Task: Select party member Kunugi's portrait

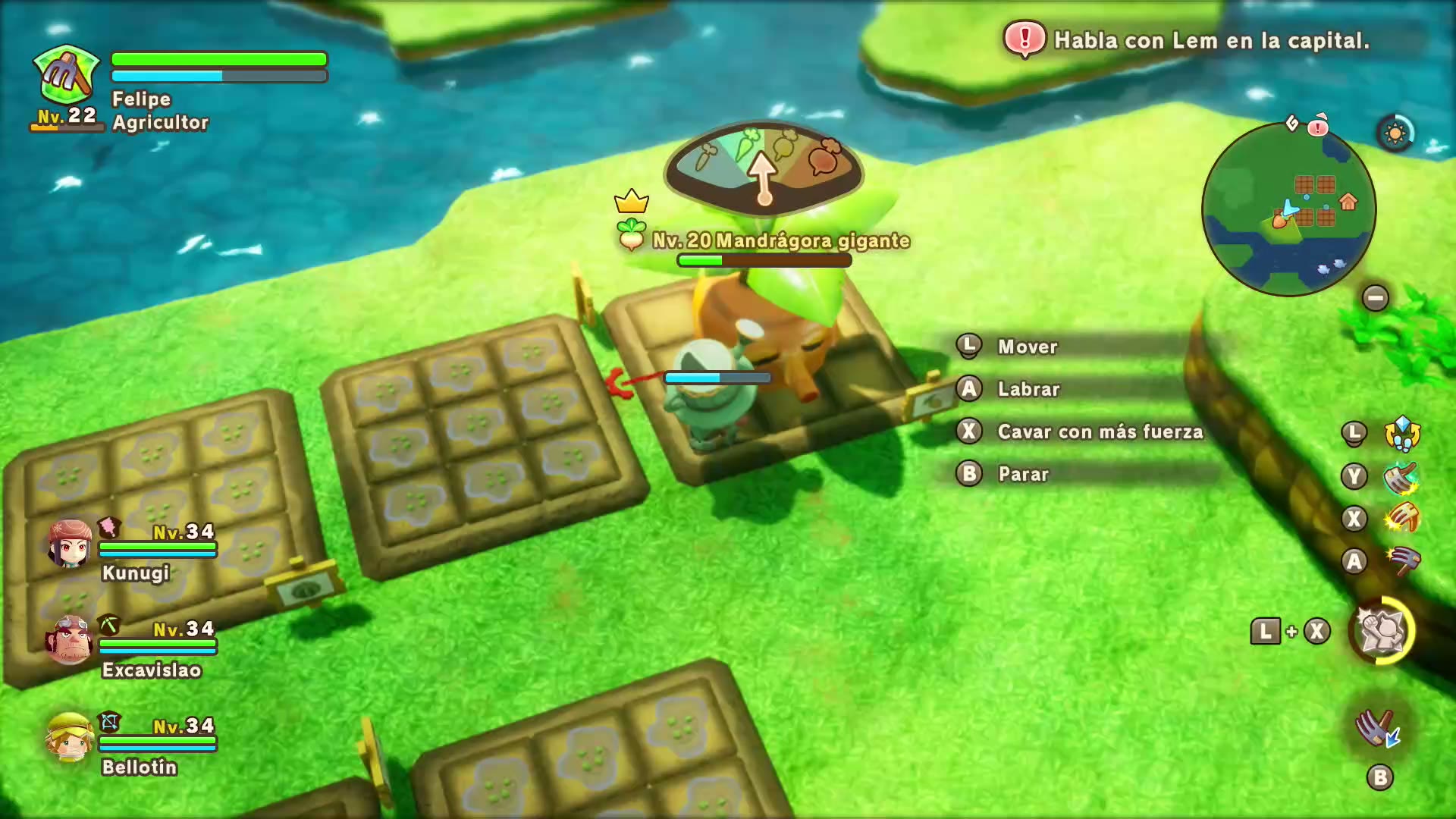Action: (x=70, y=544)
